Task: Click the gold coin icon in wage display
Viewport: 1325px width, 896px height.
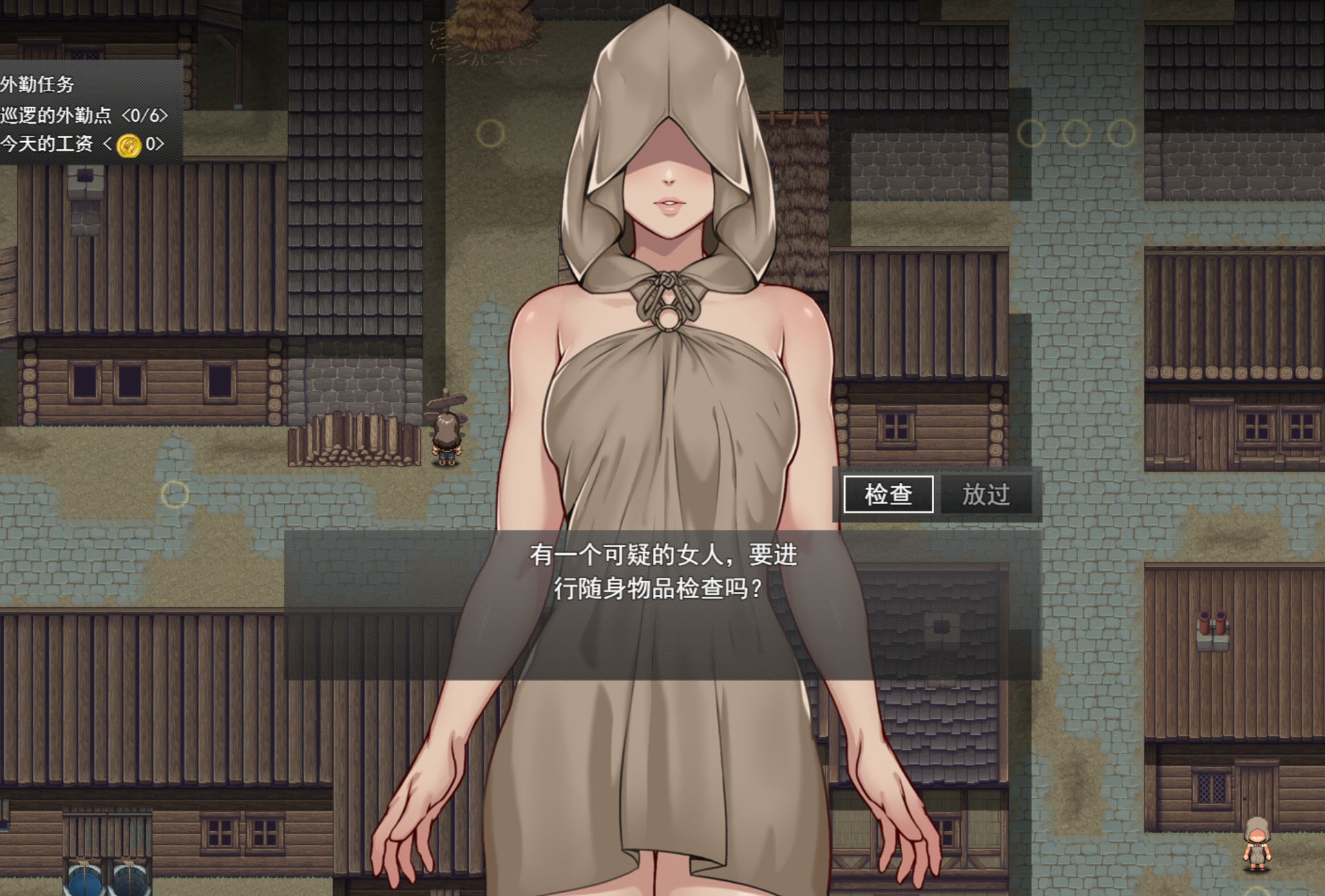Action: [x=128, y=145]
